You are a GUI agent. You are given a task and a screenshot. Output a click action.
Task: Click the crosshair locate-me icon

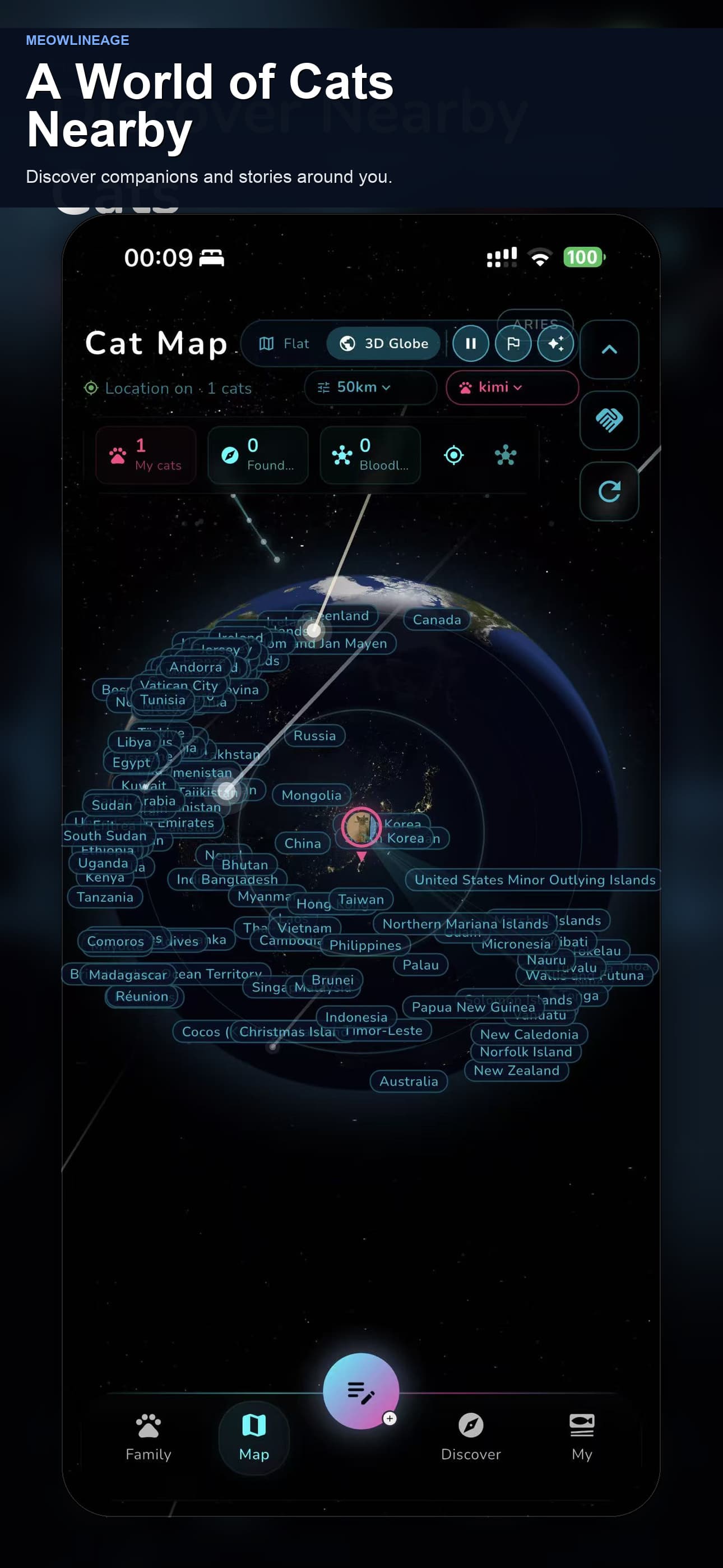[453, 455]
